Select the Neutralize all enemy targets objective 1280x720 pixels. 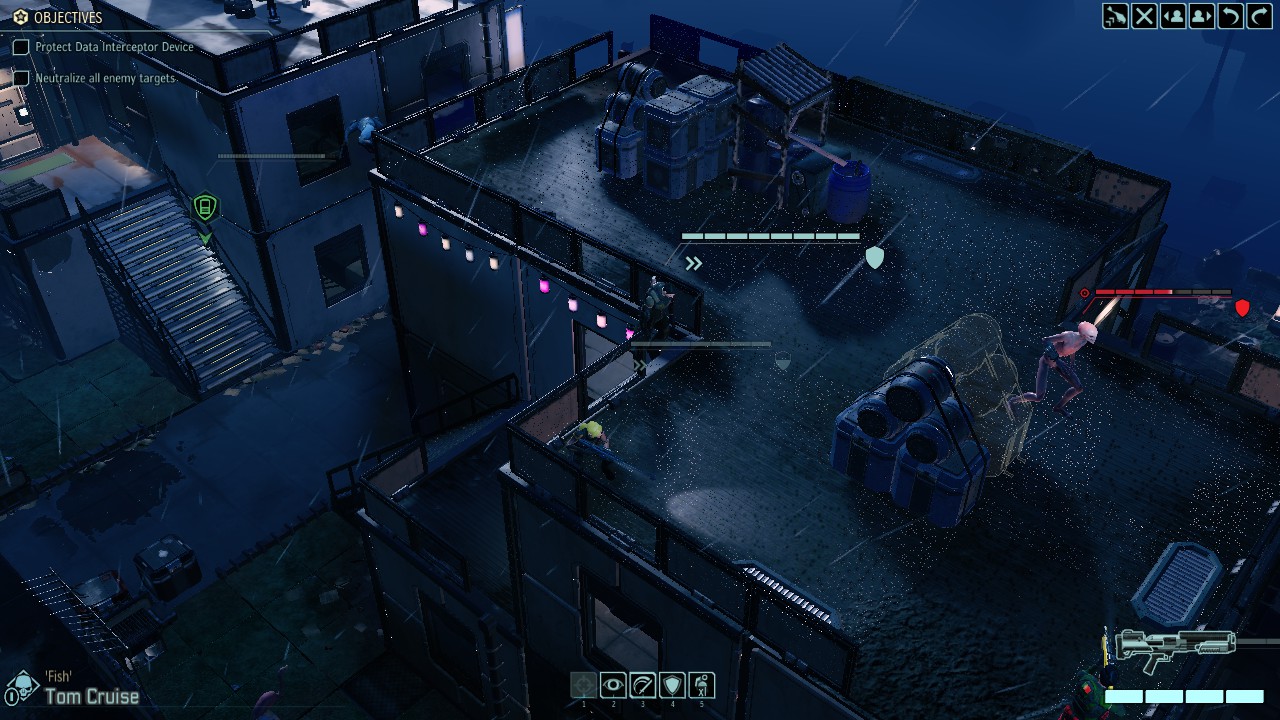point(105,78)
